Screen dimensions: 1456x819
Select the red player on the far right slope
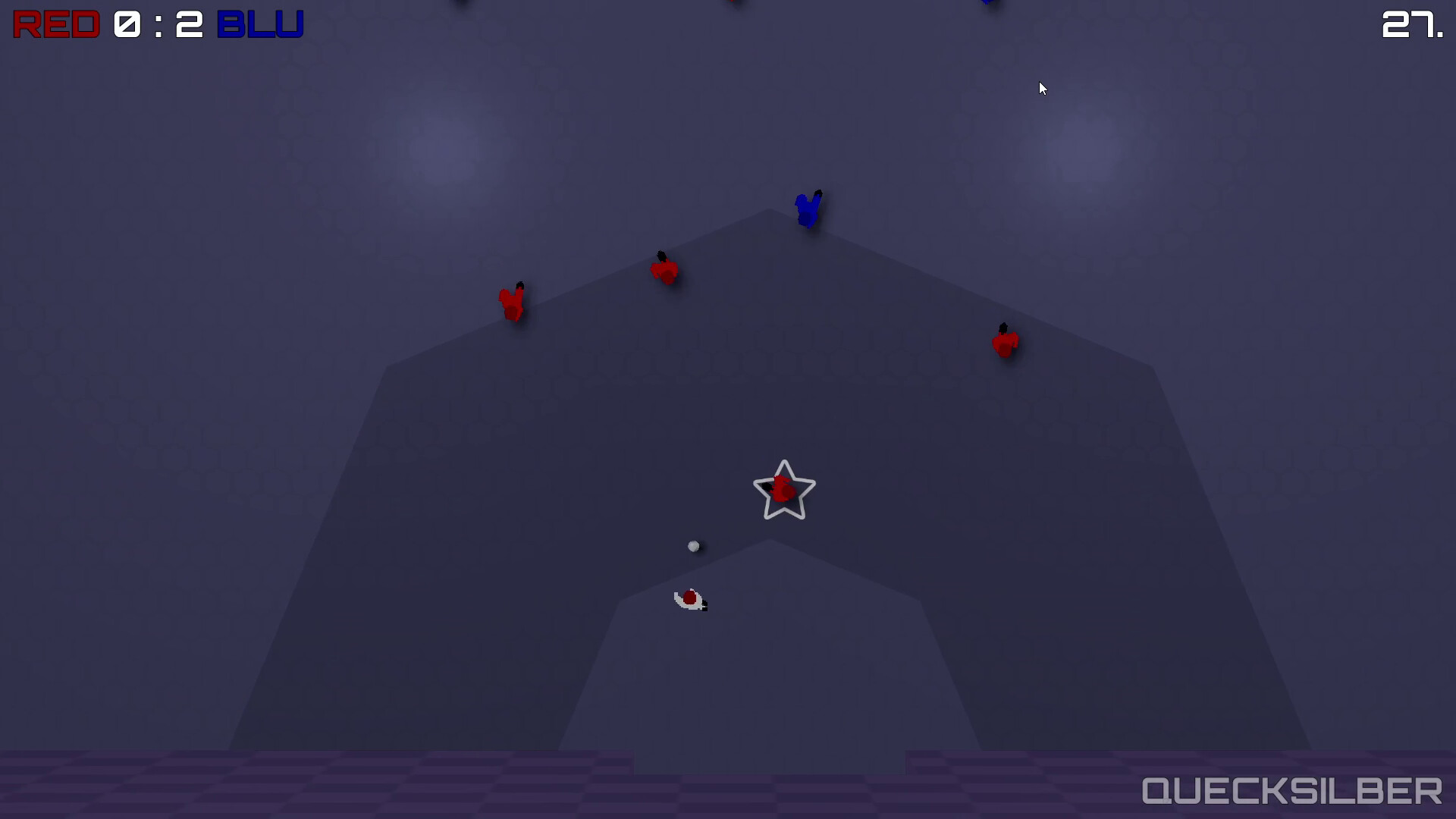[x=1006, y=342]
